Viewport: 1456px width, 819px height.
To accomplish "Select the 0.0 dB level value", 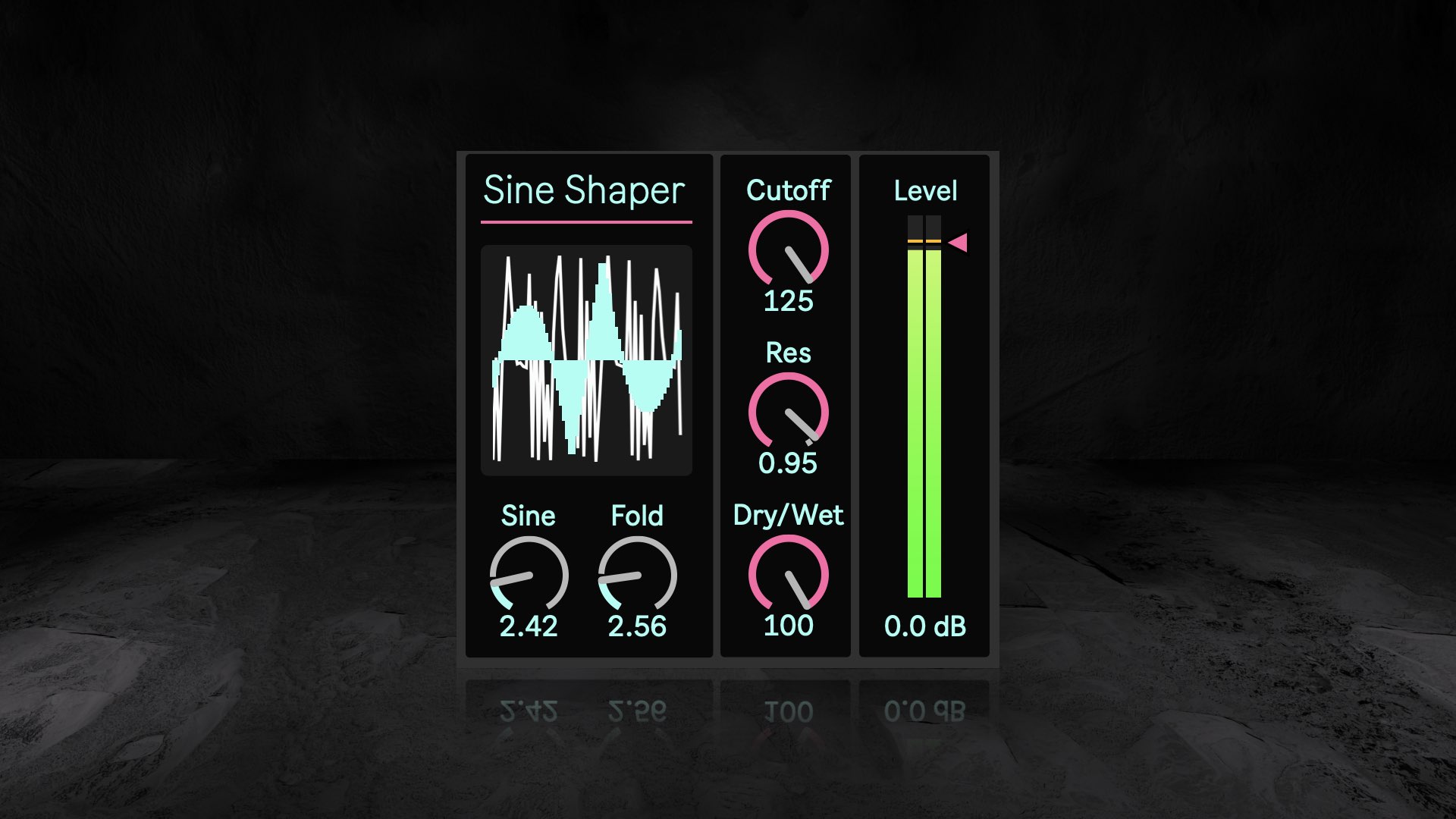I will click(925, 626).
